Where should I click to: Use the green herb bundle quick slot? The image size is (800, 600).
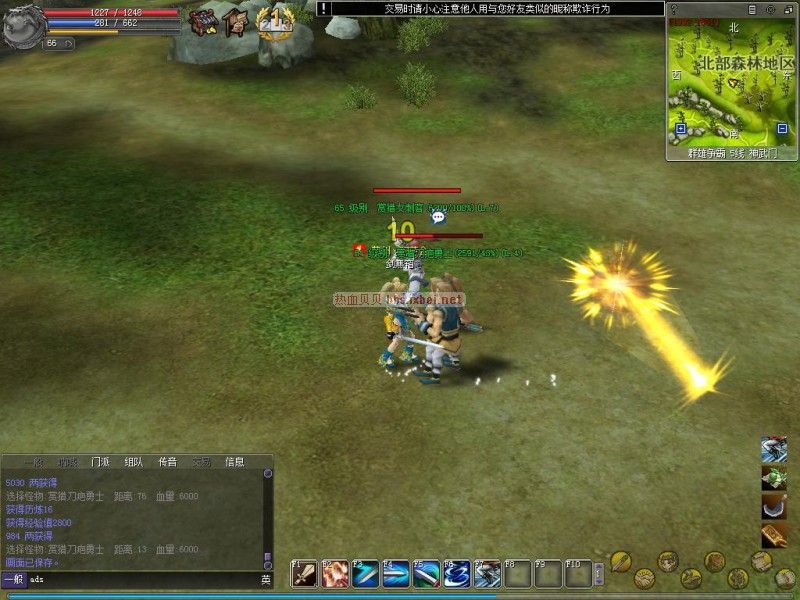coord(774,478)
